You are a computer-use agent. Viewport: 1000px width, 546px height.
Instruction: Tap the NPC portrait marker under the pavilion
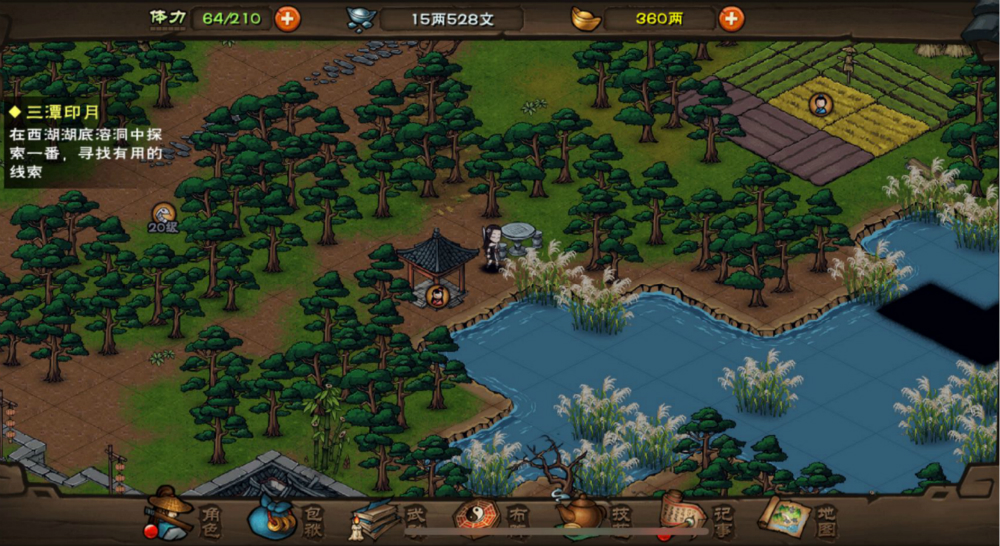coord(437,295)
